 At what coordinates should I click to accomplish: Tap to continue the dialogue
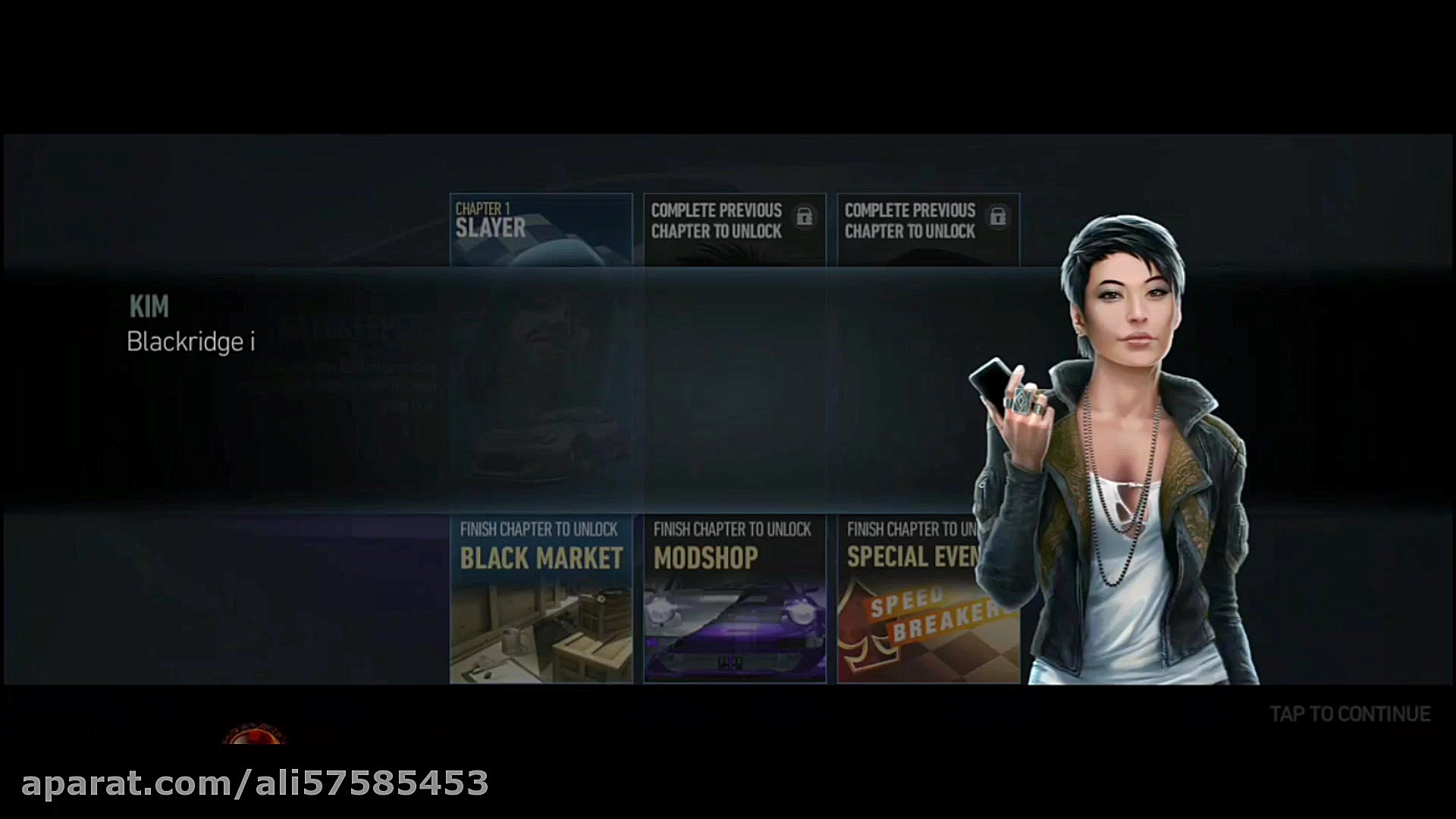click(1350, 714)
